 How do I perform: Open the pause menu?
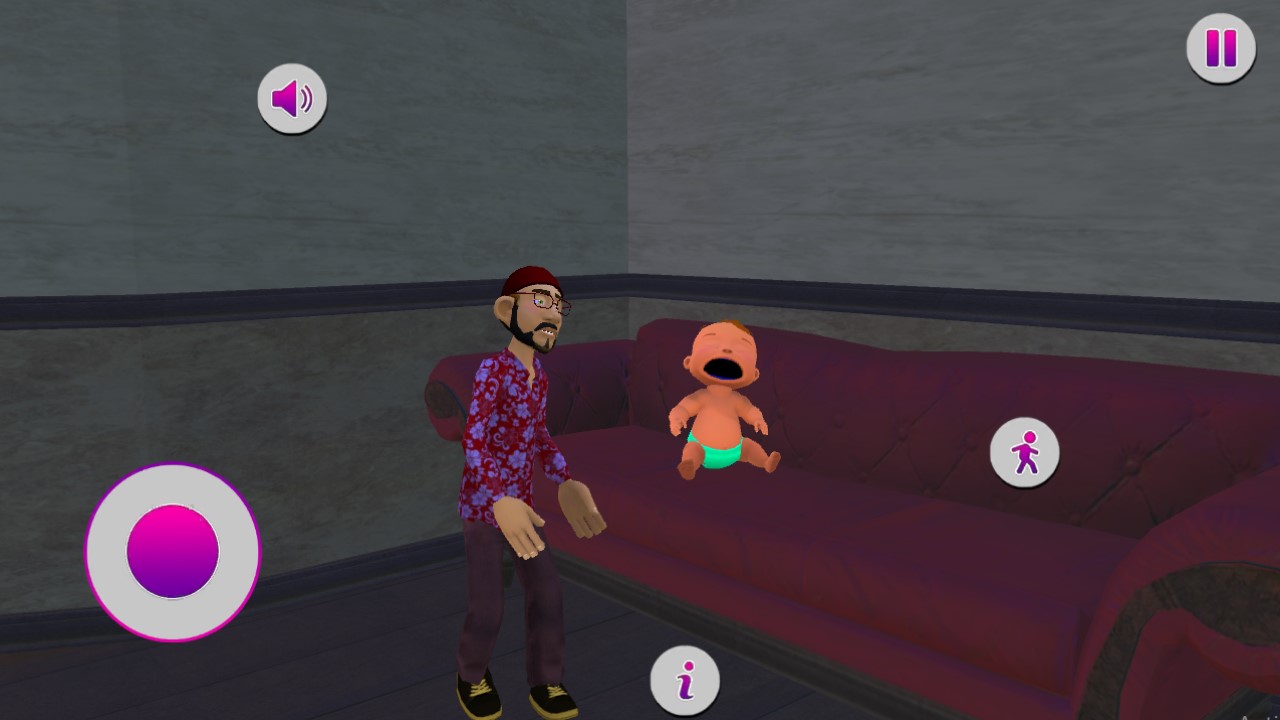[1219, 46]
